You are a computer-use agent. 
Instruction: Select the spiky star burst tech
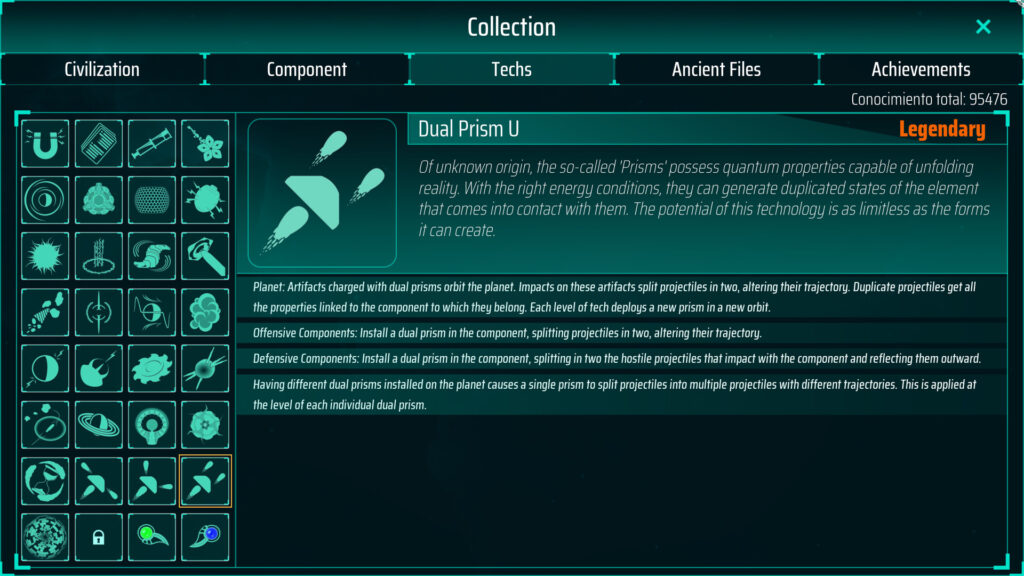point(46,256)
